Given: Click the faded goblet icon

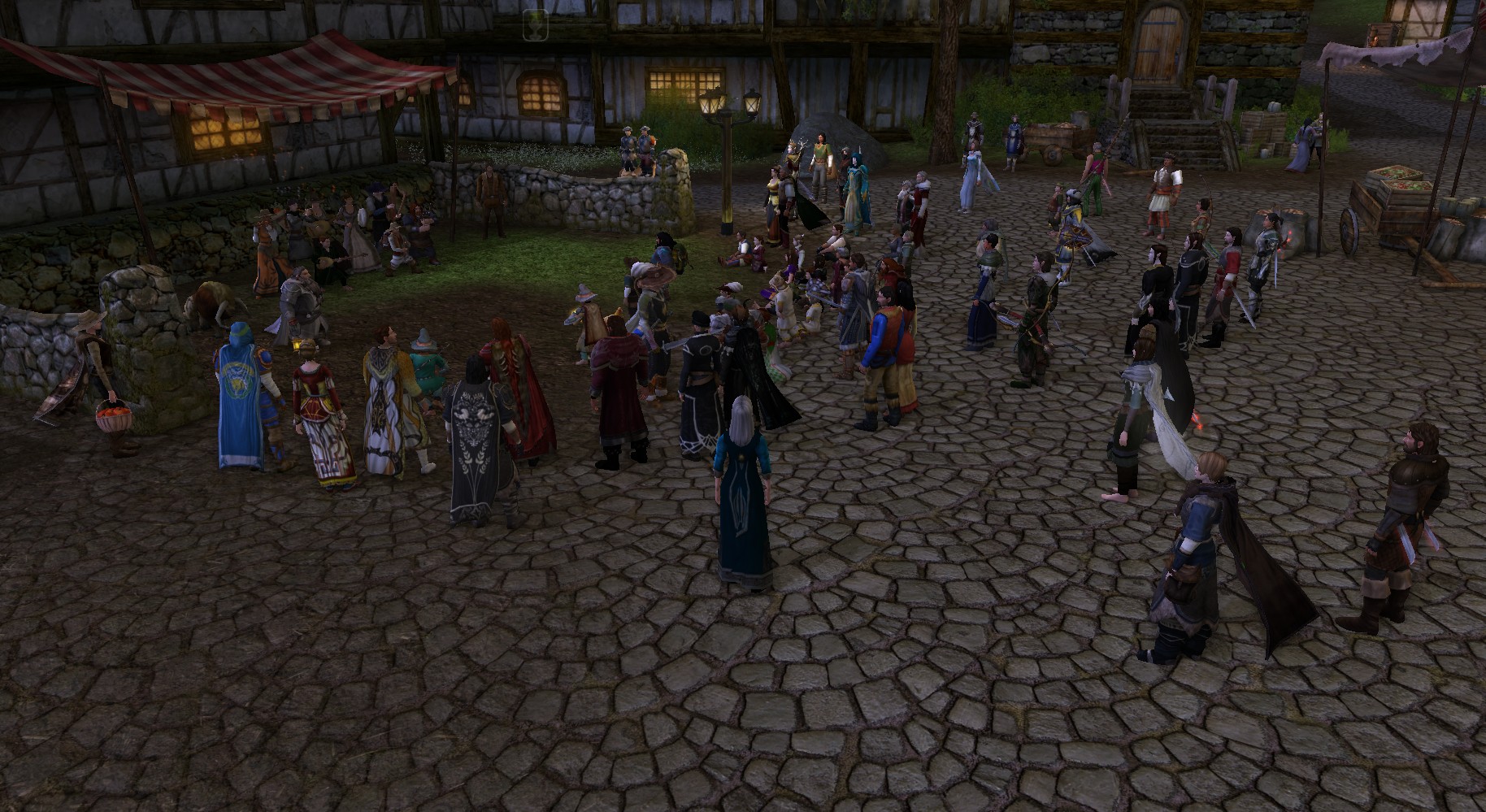Looking at the screenshot, I should tap(536, 24).
